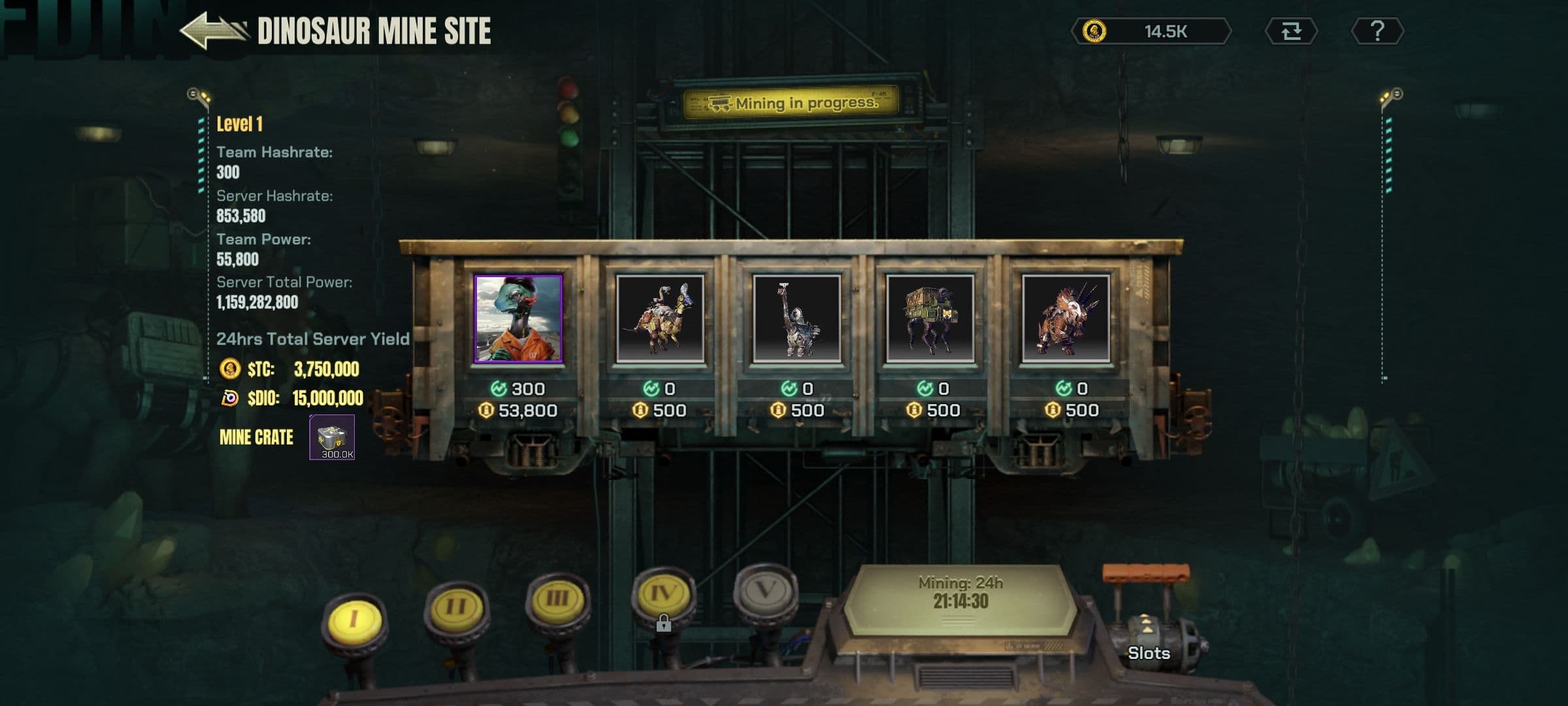Click the $TC gold coin icon
Screen dimensions: 1568x706
[x=229, y=370]
